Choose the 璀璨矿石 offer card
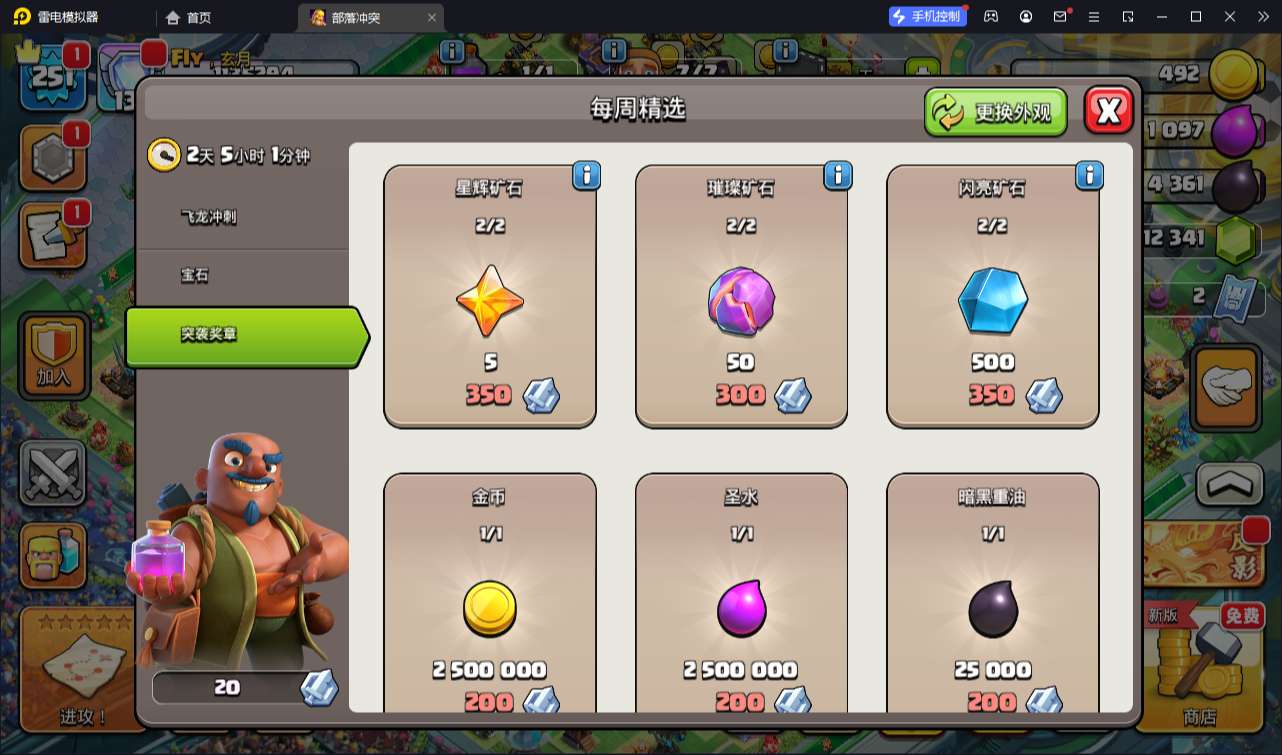1282x755 pixels. [x=741, y=297]
